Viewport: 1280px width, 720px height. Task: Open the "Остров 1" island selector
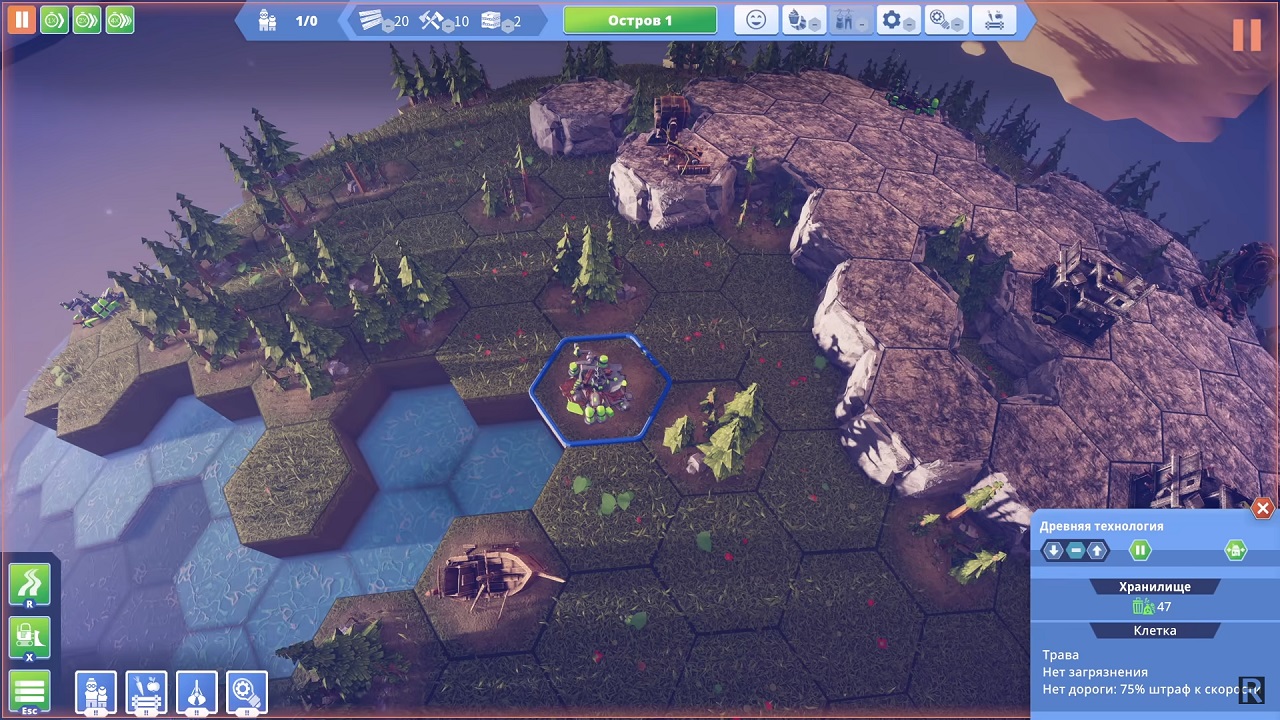pyautogui.click(x=640, y=21)
